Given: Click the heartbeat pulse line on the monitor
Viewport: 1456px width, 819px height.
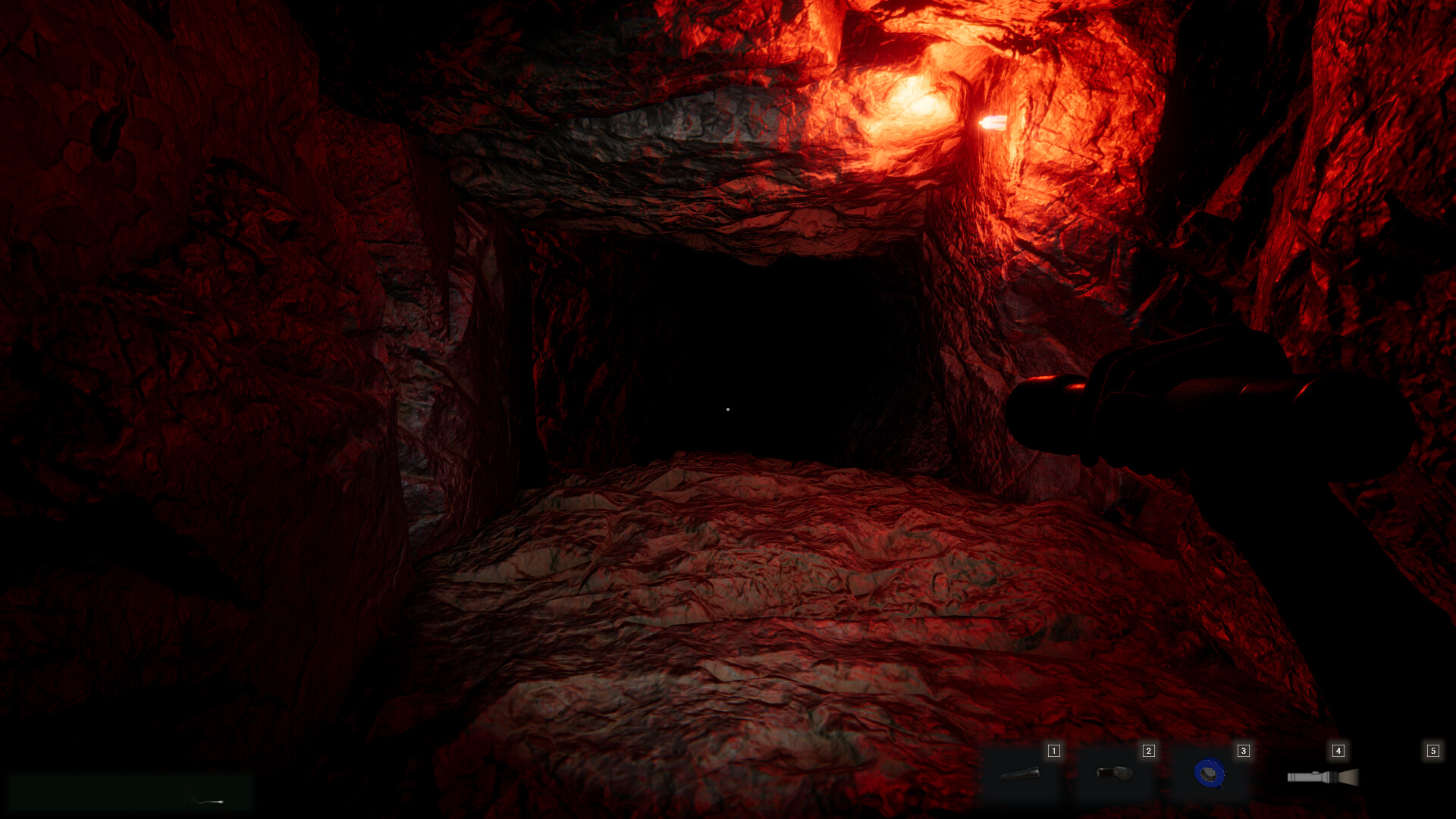Looking at the screenshot, I should click(209, 802).
